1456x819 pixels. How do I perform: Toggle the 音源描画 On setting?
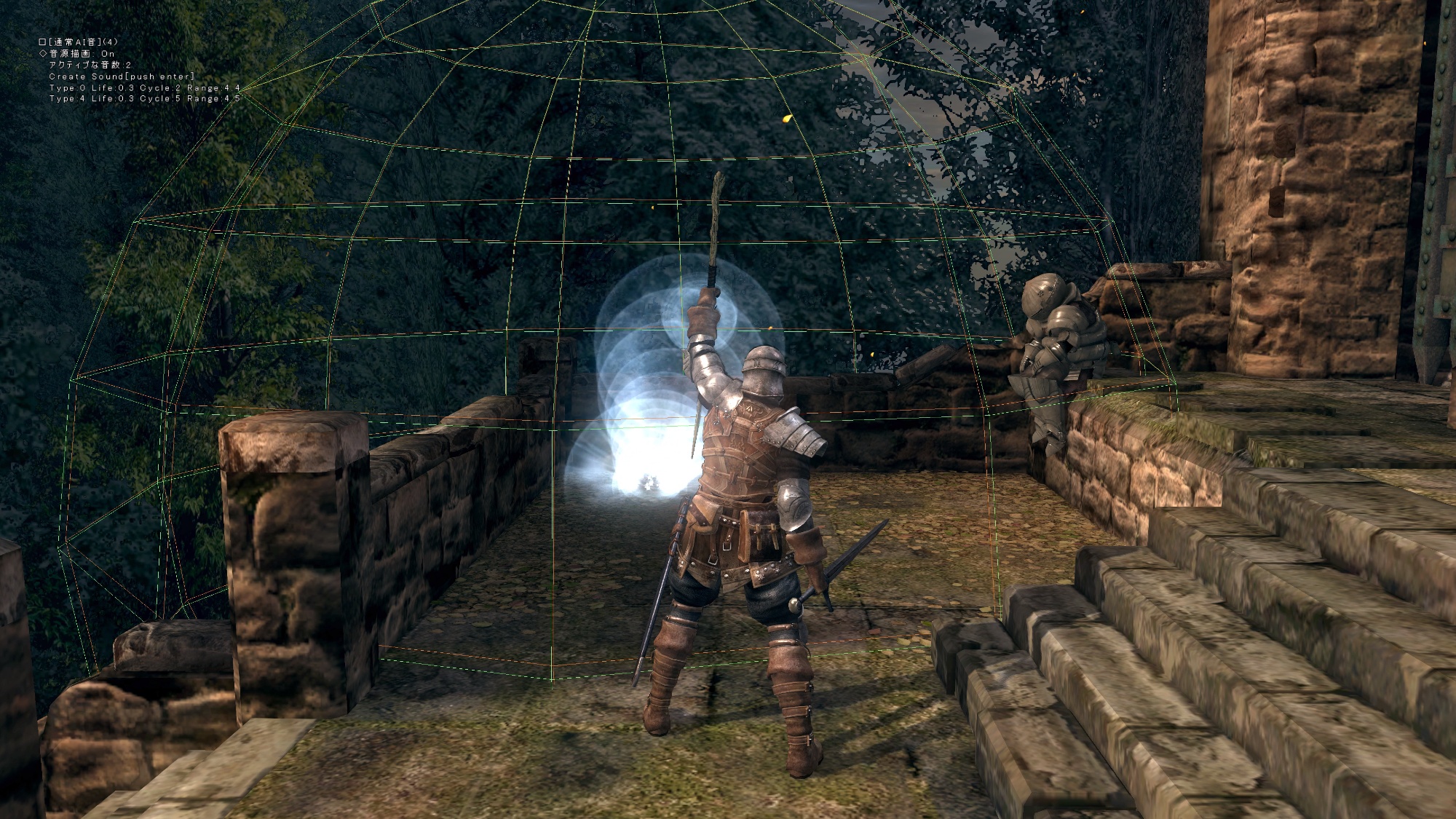(x=77, y=54)
